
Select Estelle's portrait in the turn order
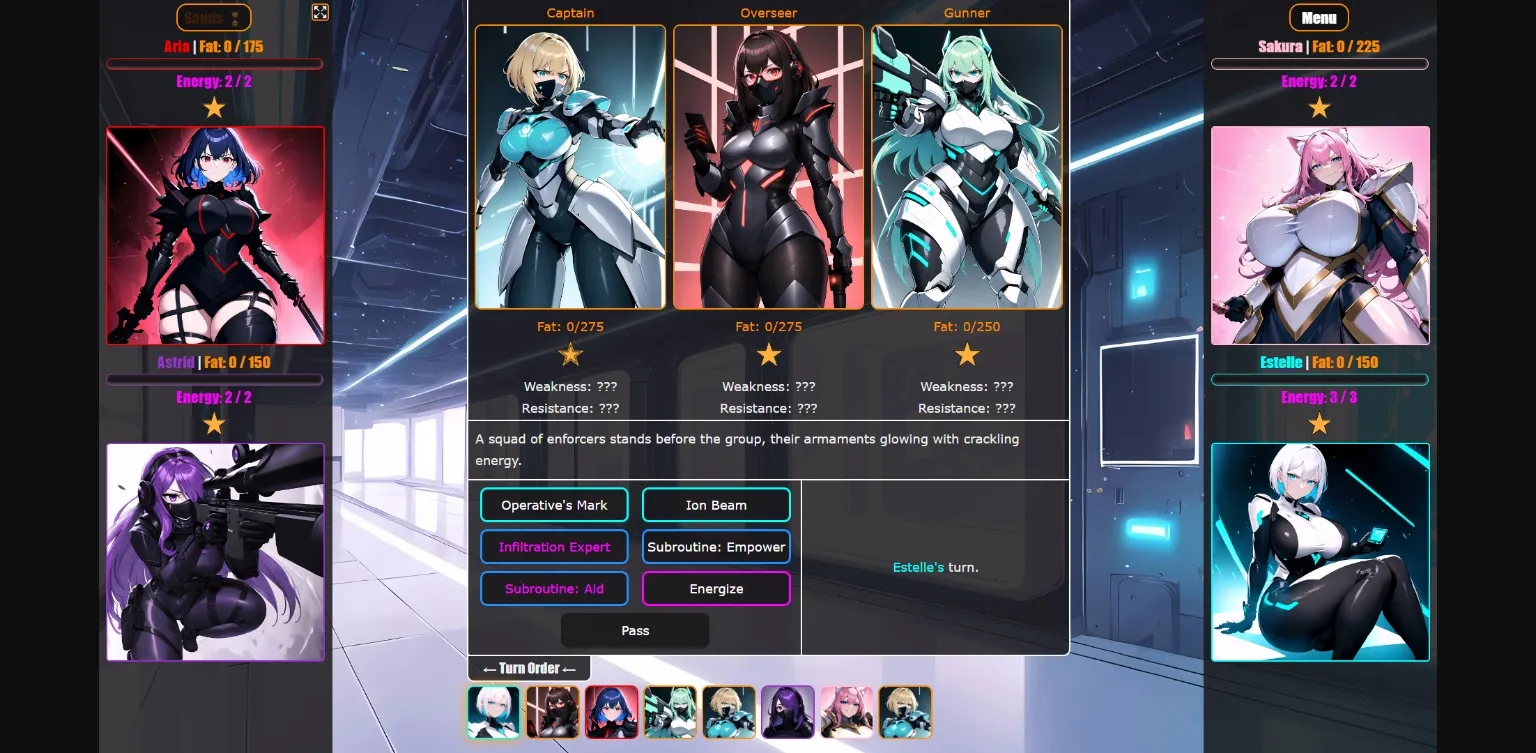click(494, 712)
